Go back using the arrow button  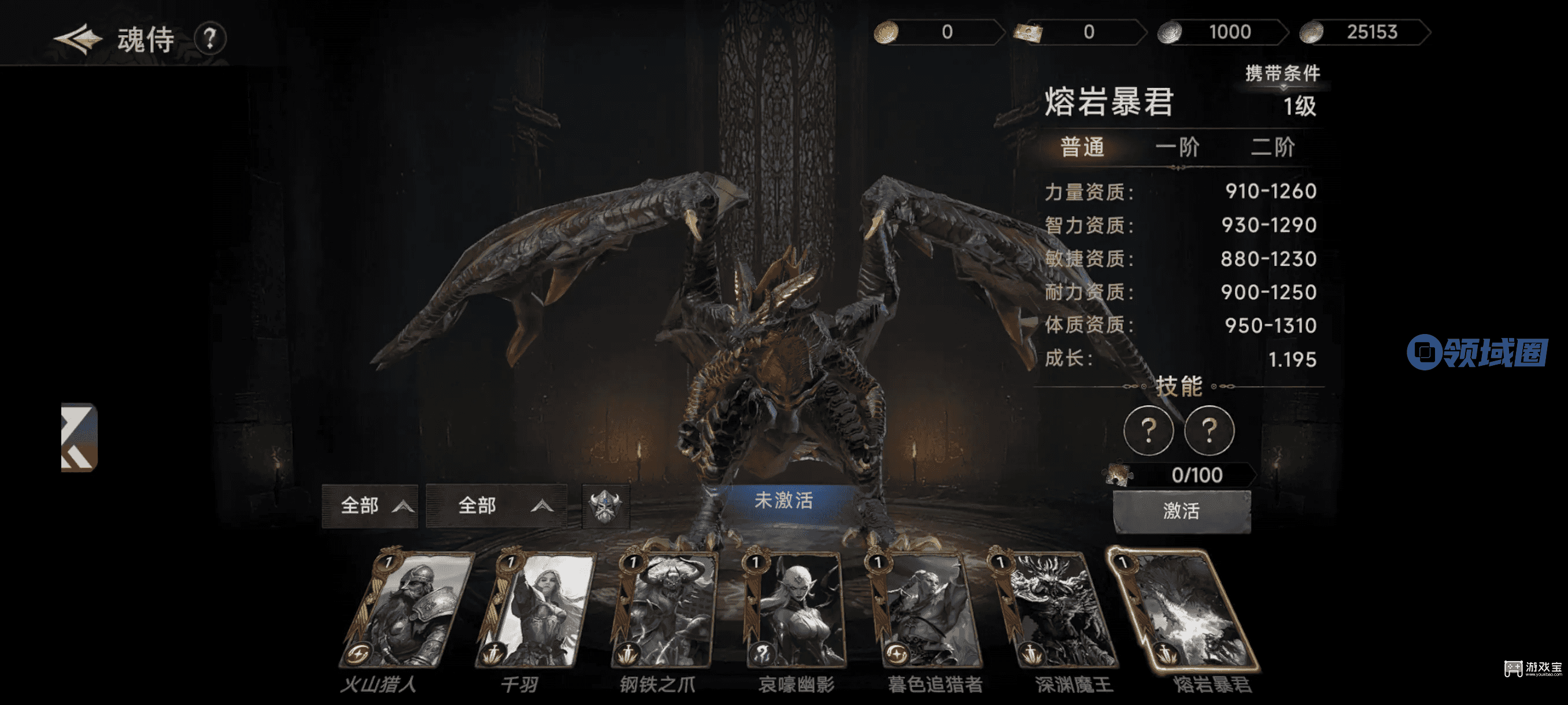77,39
